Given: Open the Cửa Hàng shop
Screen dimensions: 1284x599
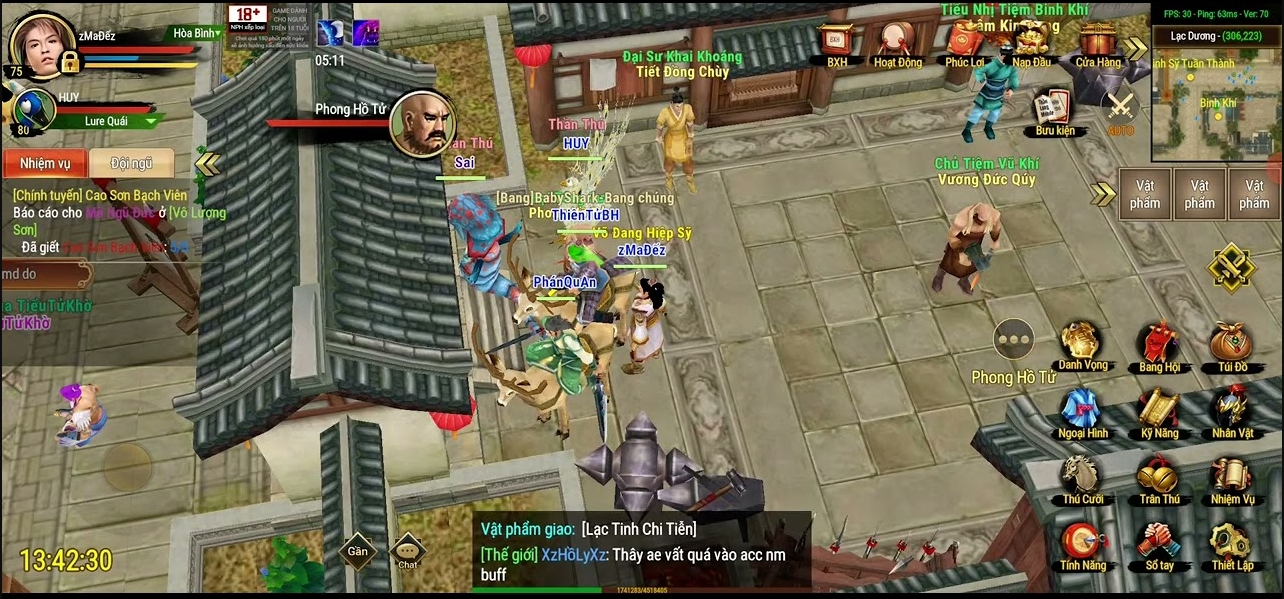Looking at the screenshot, I should 1097,42.
